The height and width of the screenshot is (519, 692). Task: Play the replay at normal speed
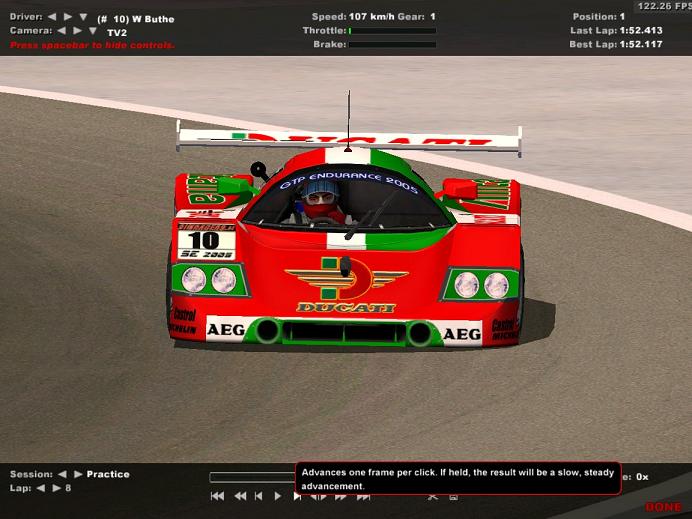click(278, 496)
